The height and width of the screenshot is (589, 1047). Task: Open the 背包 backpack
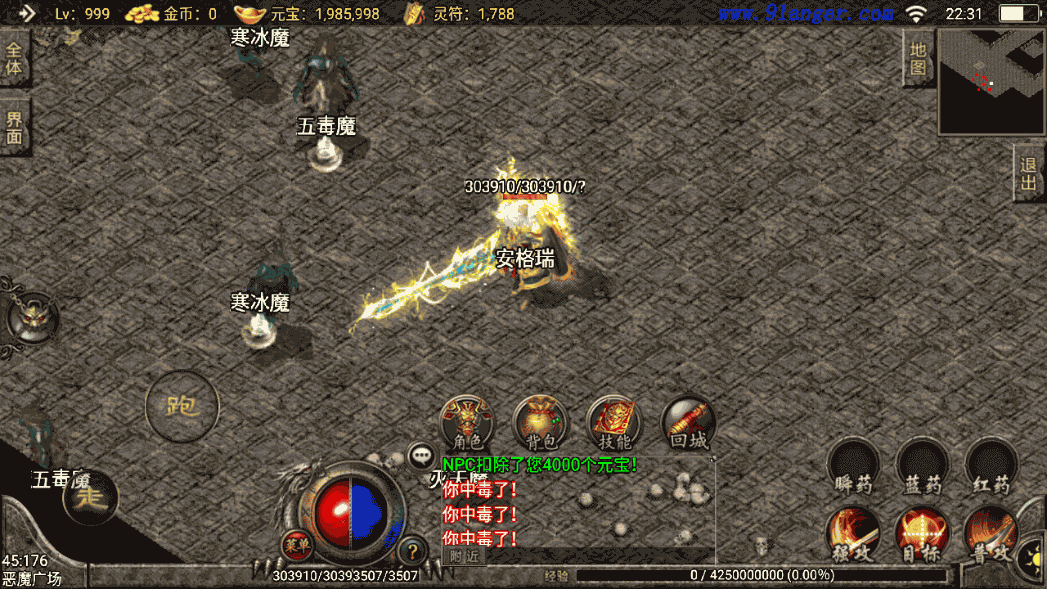tap(540, 421)
